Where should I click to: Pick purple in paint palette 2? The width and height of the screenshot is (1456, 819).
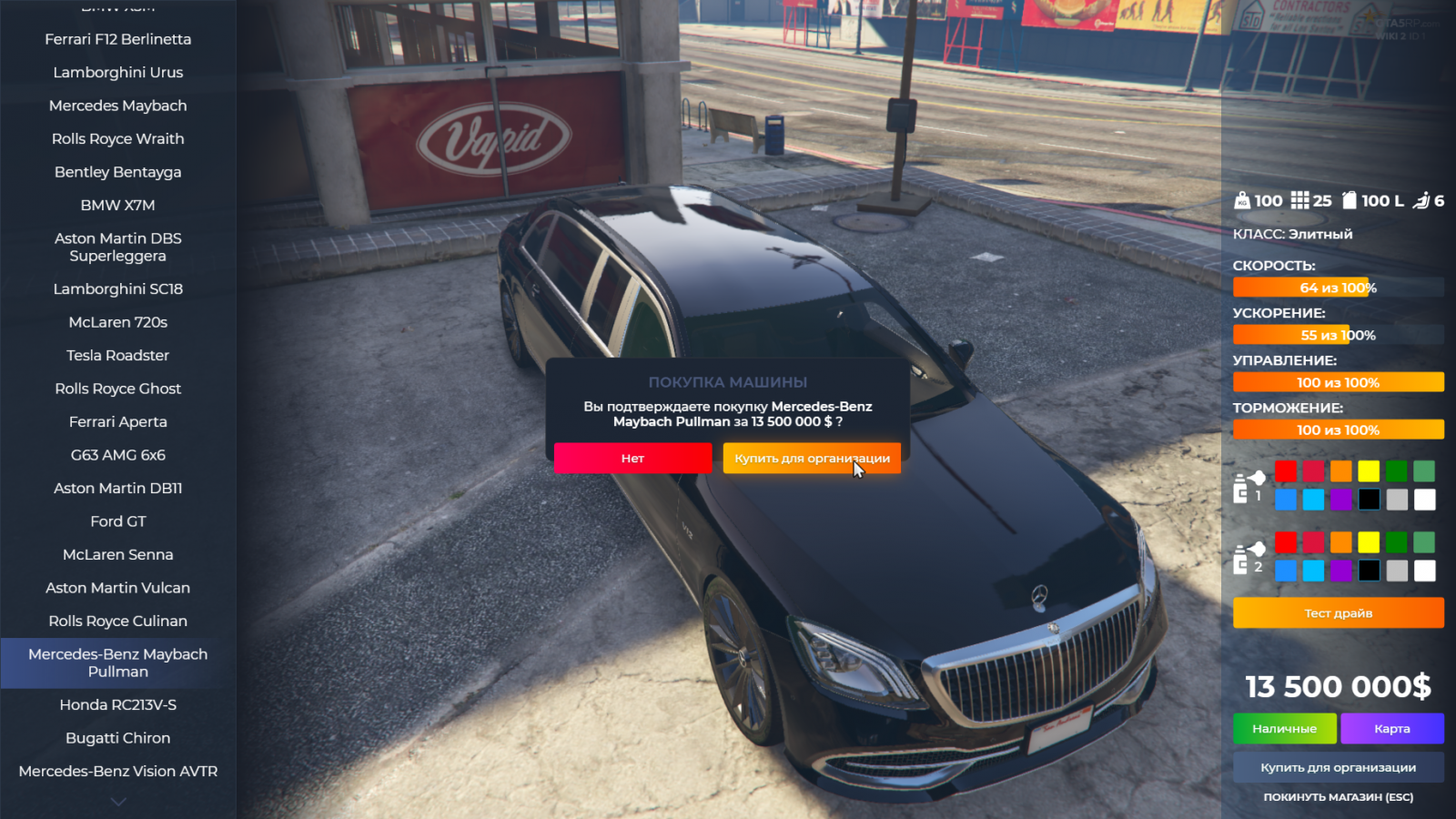pyautogui.click(x=1341, y=571)
